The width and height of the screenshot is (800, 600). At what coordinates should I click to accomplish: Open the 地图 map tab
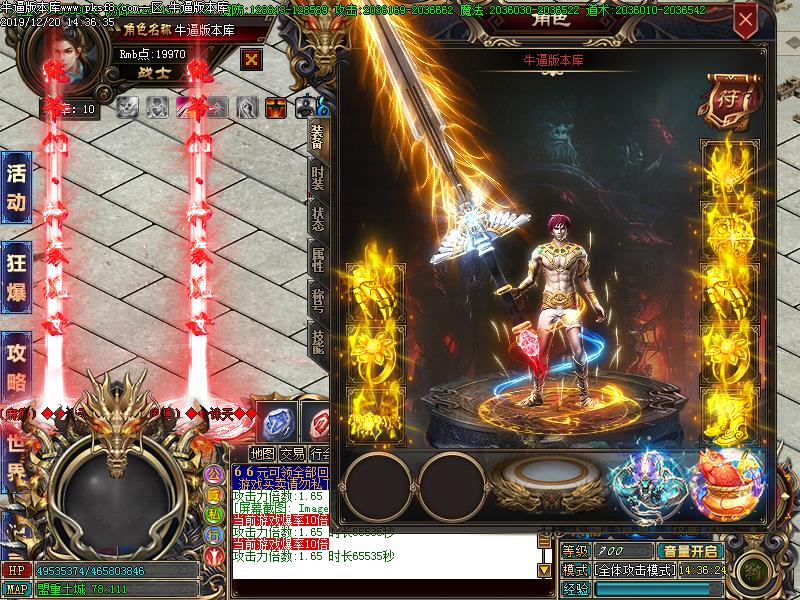[x=263, y=452]
